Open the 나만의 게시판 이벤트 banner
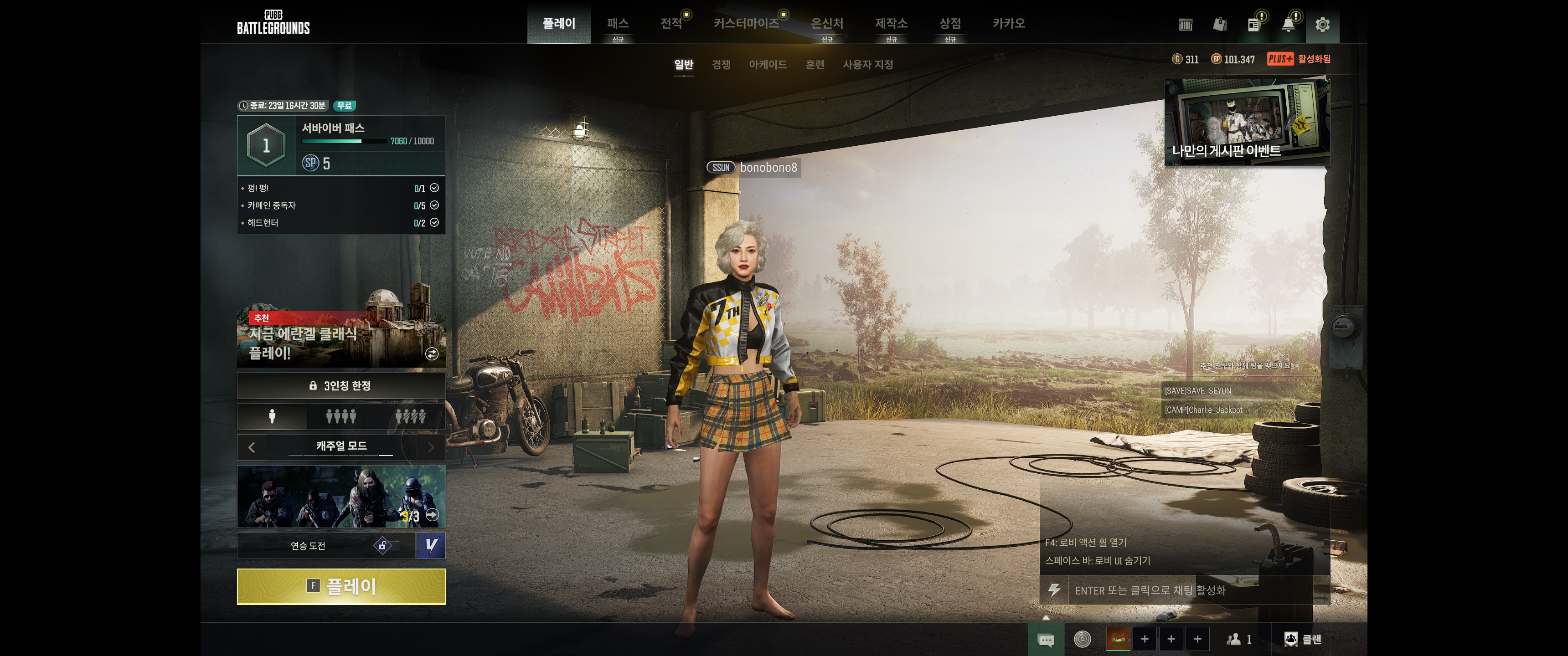The image size is (1568, 656). (1247, 122)
